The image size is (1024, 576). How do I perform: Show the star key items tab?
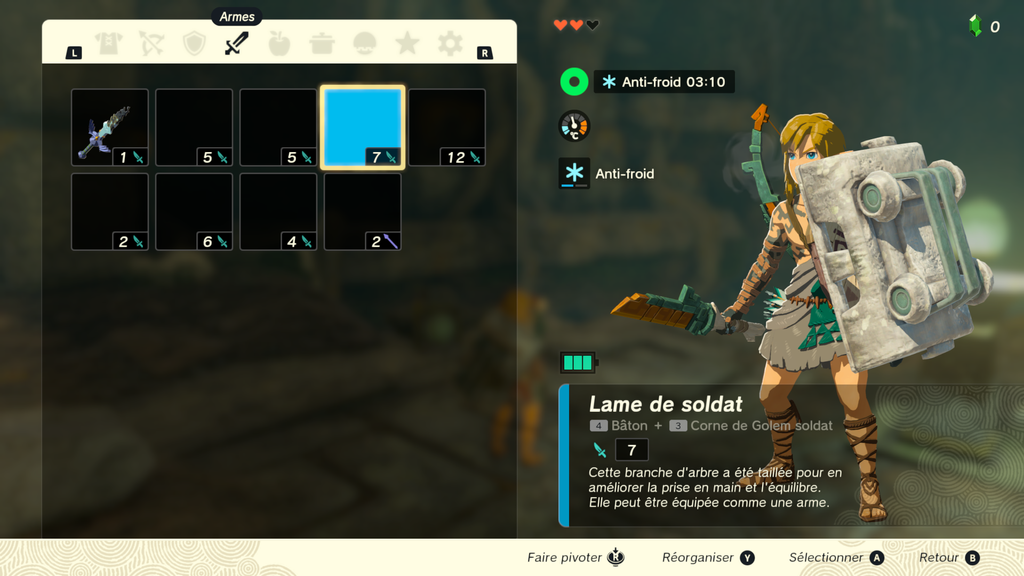point(407,44)
